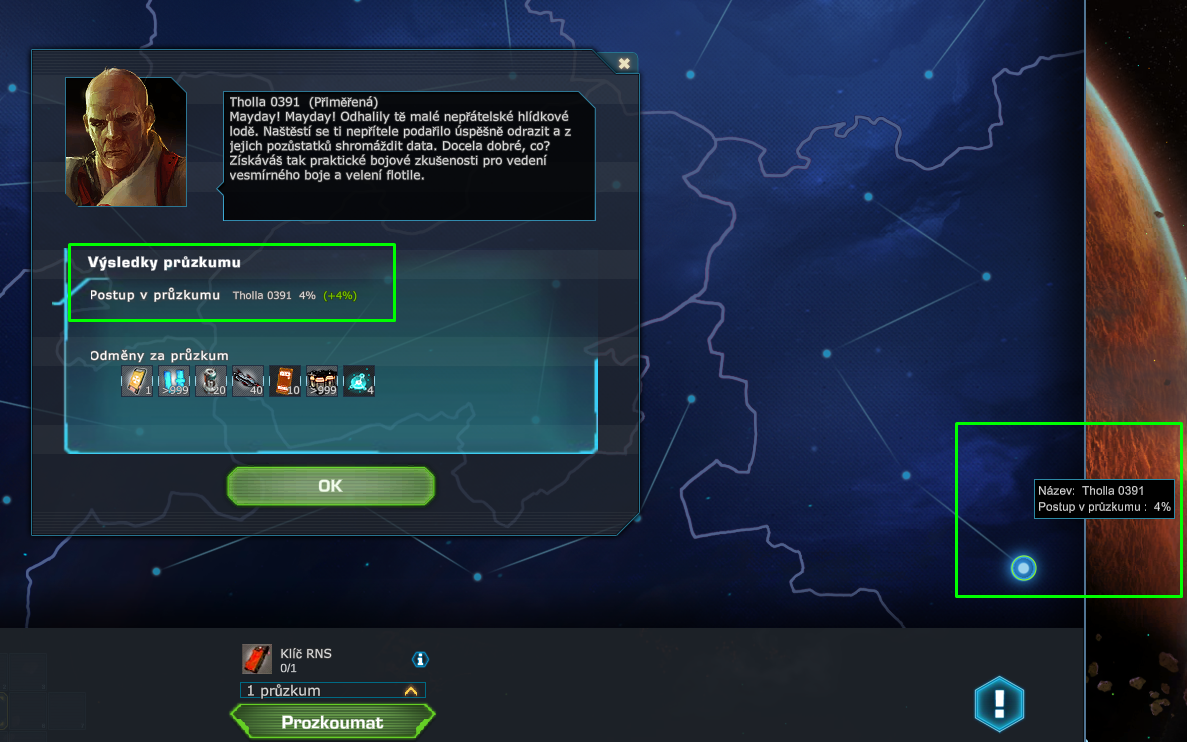Confirm the exploration results with OK
Image resolution: width=1187 pixels, height=742 pixels.
point(330,486)
